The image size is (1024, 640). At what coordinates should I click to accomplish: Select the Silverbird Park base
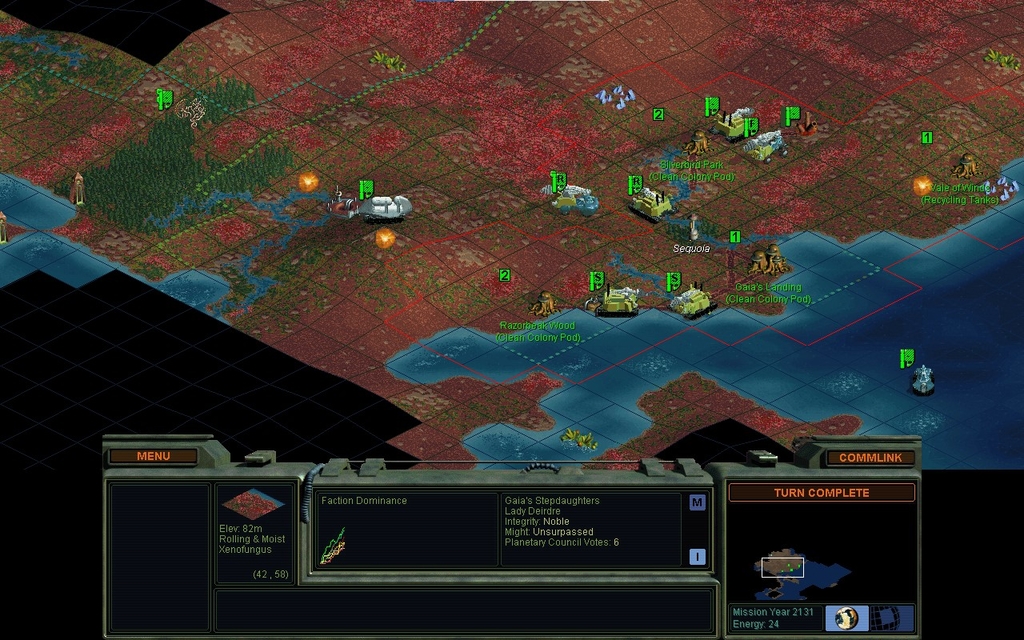(x=697, y=143)
